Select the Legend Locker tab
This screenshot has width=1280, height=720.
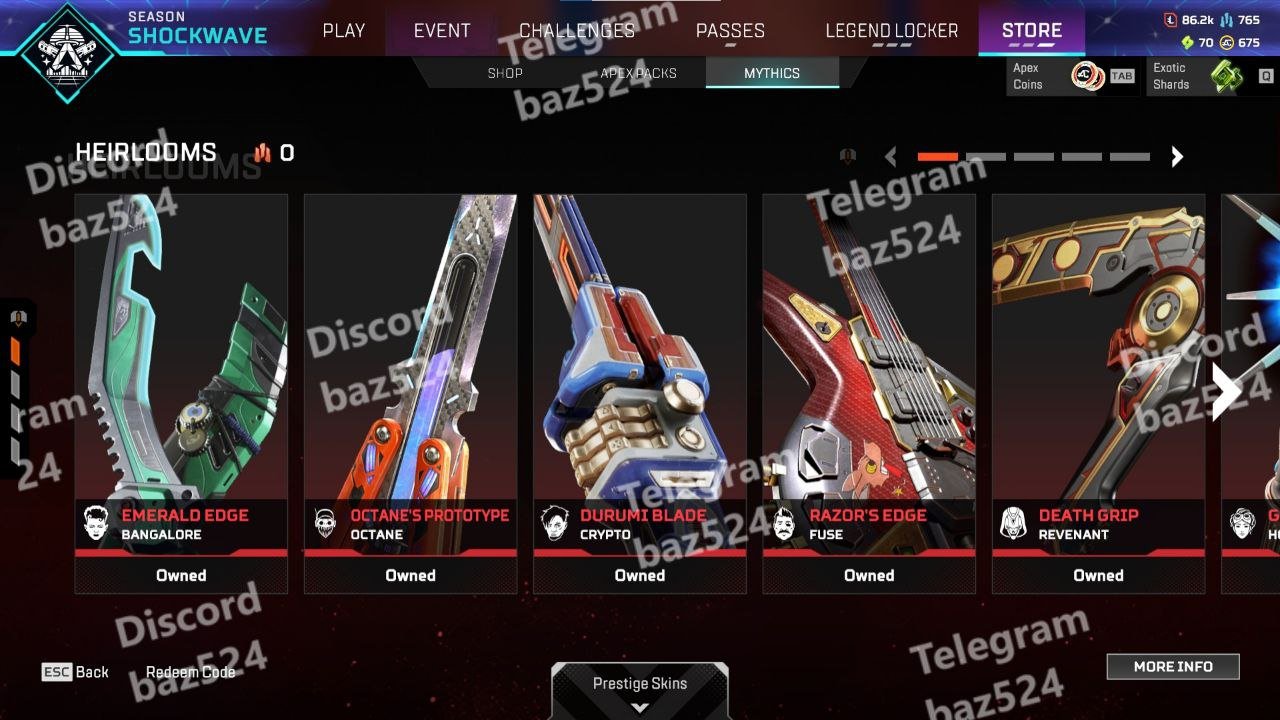tap(891, 31)
